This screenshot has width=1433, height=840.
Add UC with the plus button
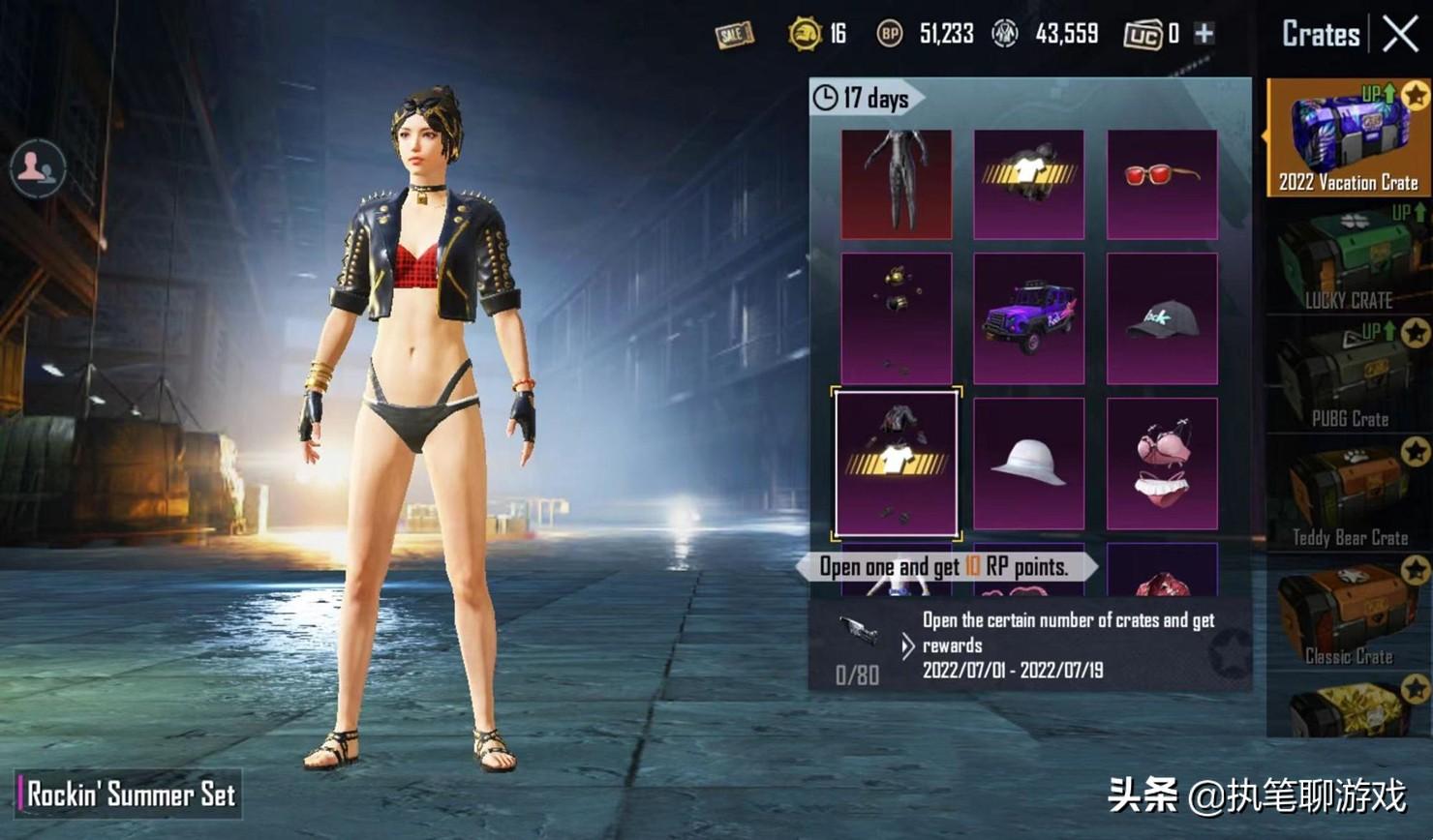[x=1204, y=34]
